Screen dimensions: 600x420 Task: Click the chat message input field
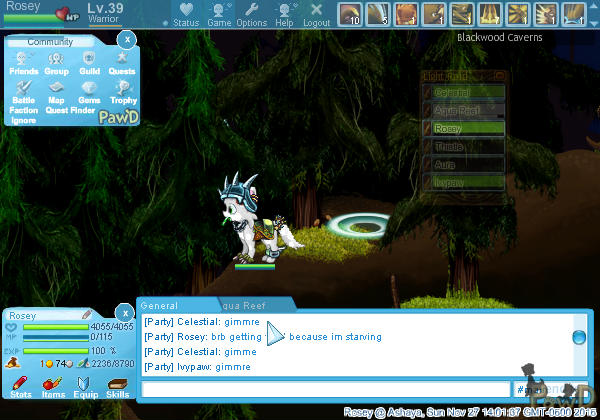pos(325,389)
